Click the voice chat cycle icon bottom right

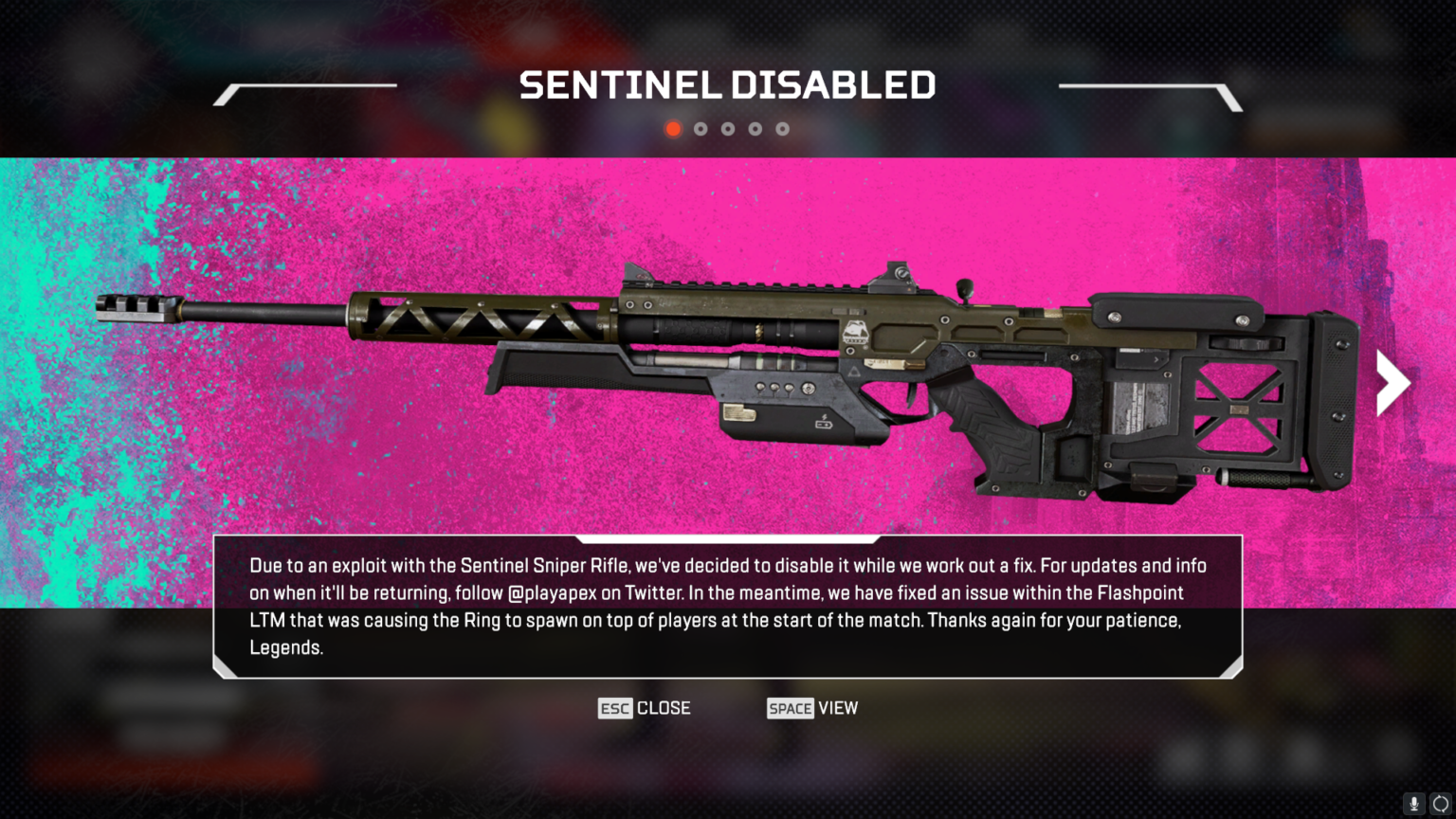pos(1439,805)
